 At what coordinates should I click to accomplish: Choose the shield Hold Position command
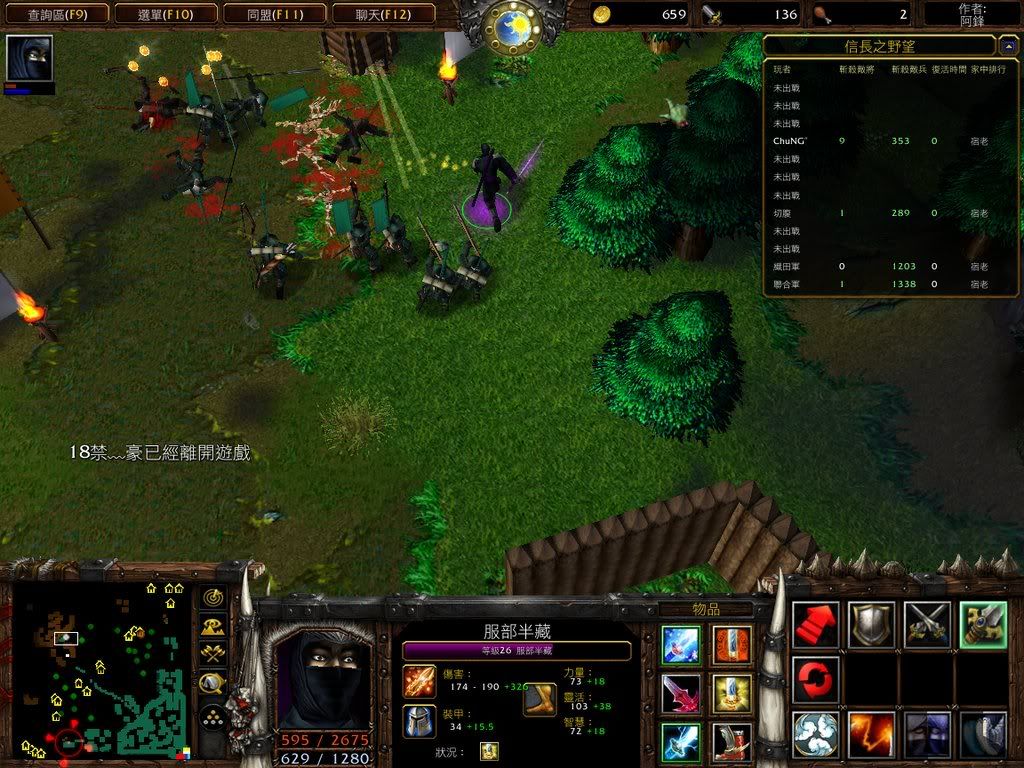tap(872, 625)
